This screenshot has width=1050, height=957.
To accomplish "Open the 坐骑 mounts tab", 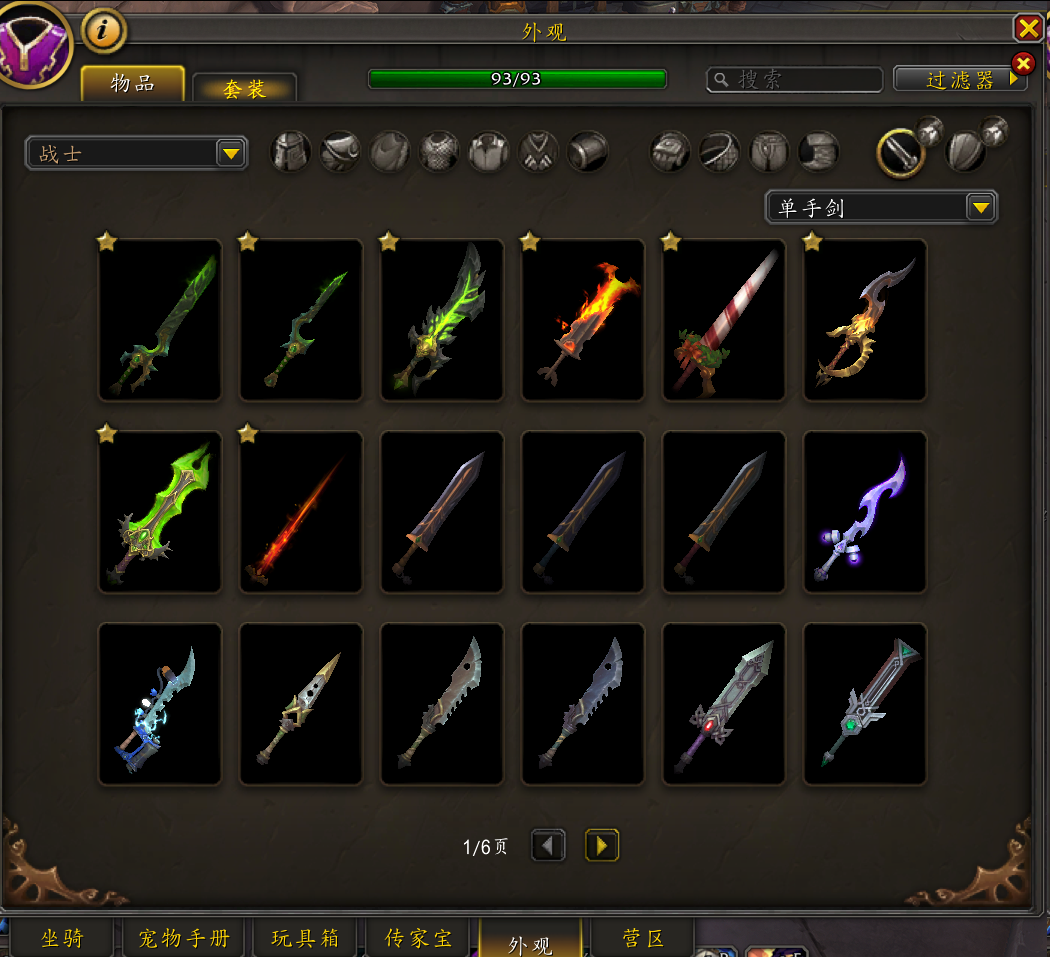I will coord(62,938).
